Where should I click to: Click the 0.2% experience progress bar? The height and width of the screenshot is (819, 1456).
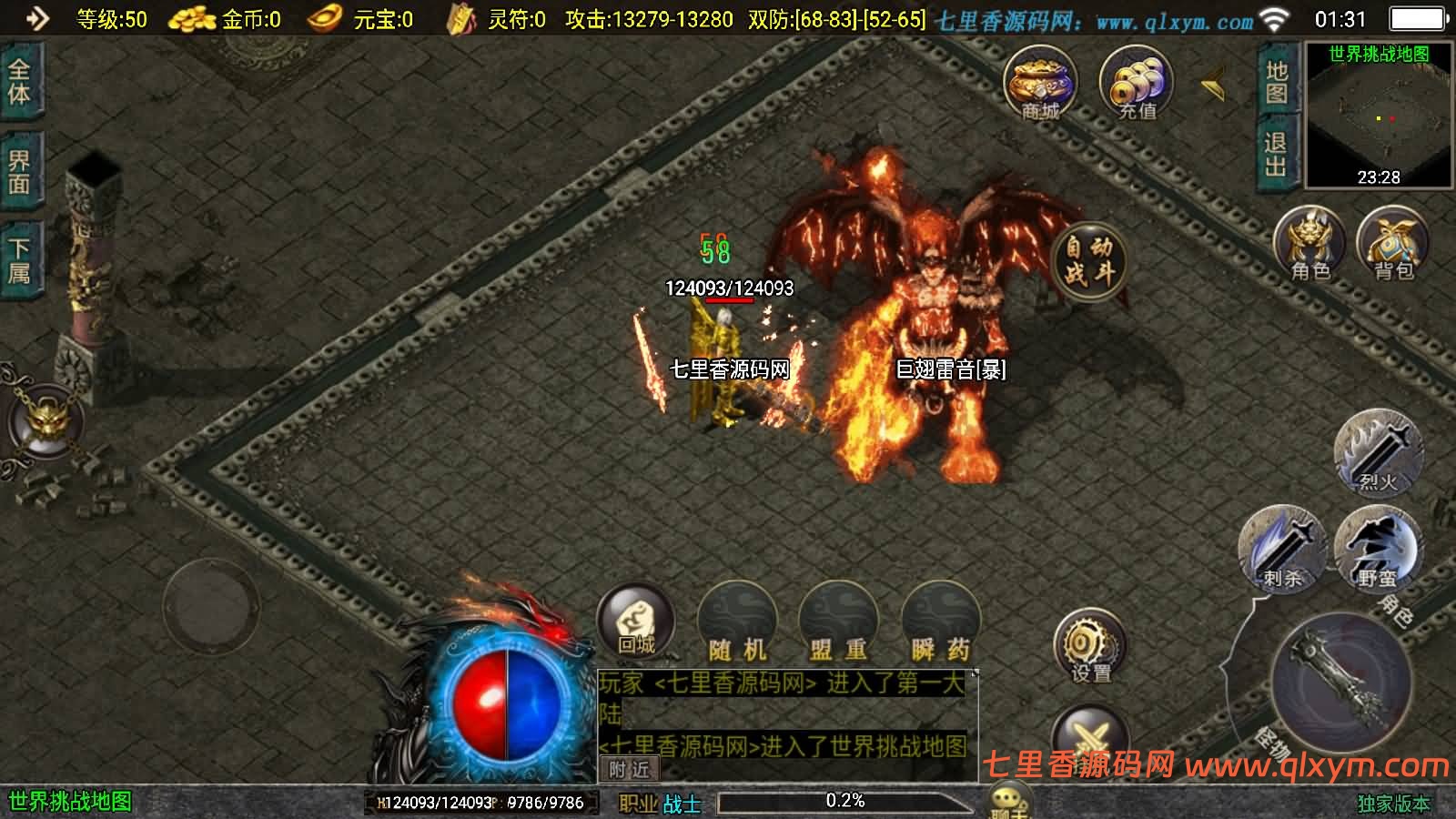coord(846,801)
